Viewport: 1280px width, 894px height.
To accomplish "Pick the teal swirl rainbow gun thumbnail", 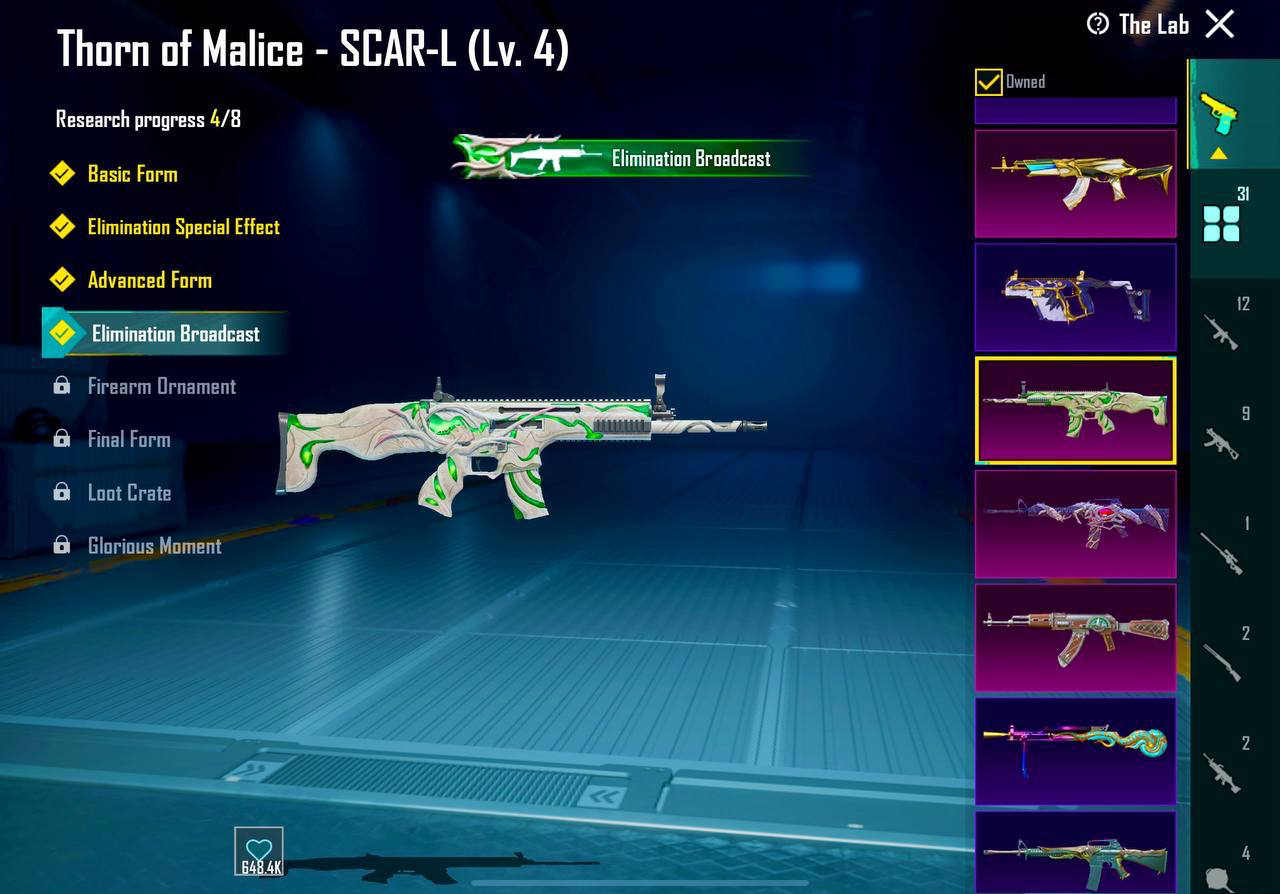I will click(x=1075, y=751).
